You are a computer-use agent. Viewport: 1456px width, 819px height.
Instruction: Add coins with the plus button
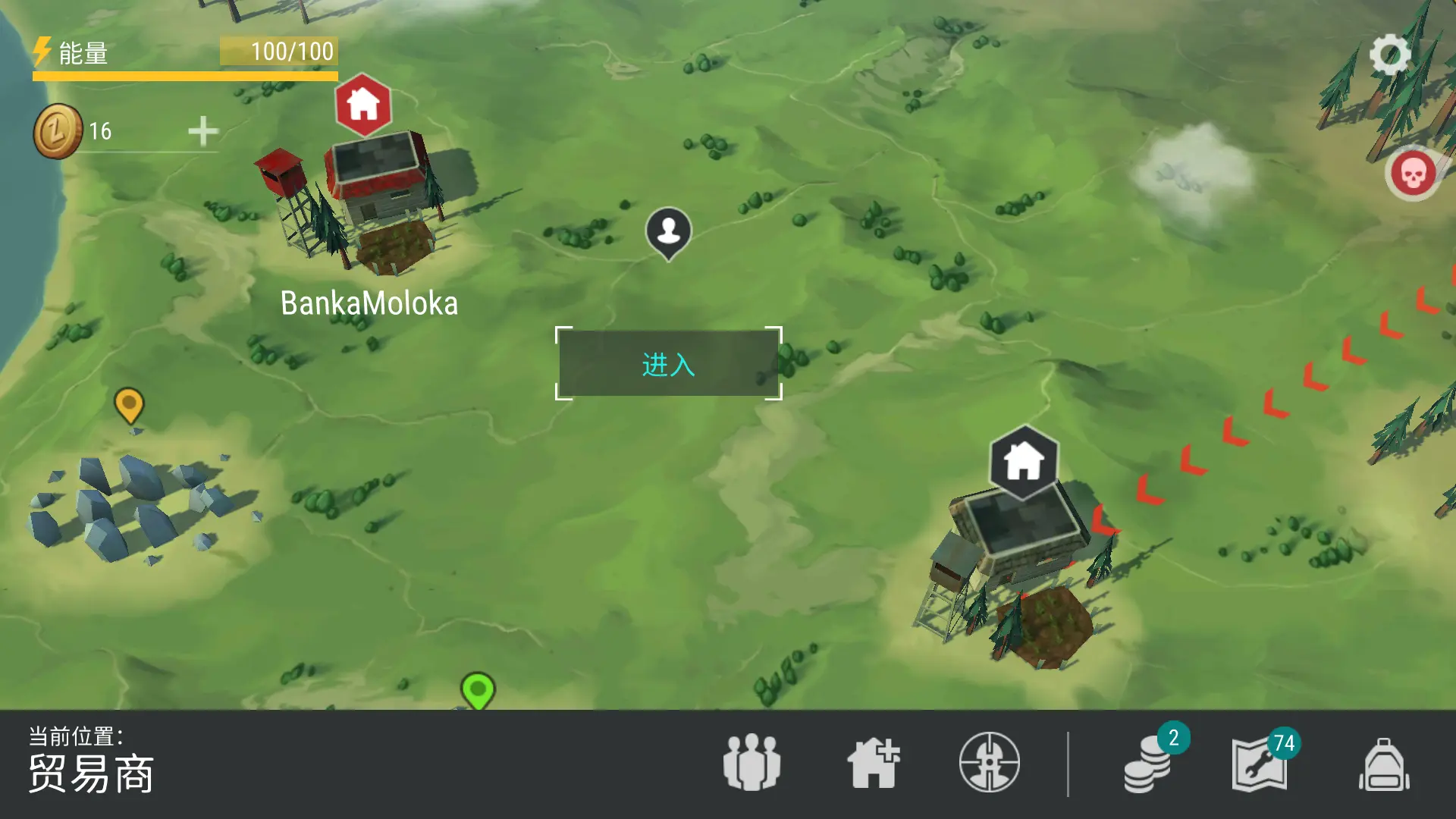(202, 131)
